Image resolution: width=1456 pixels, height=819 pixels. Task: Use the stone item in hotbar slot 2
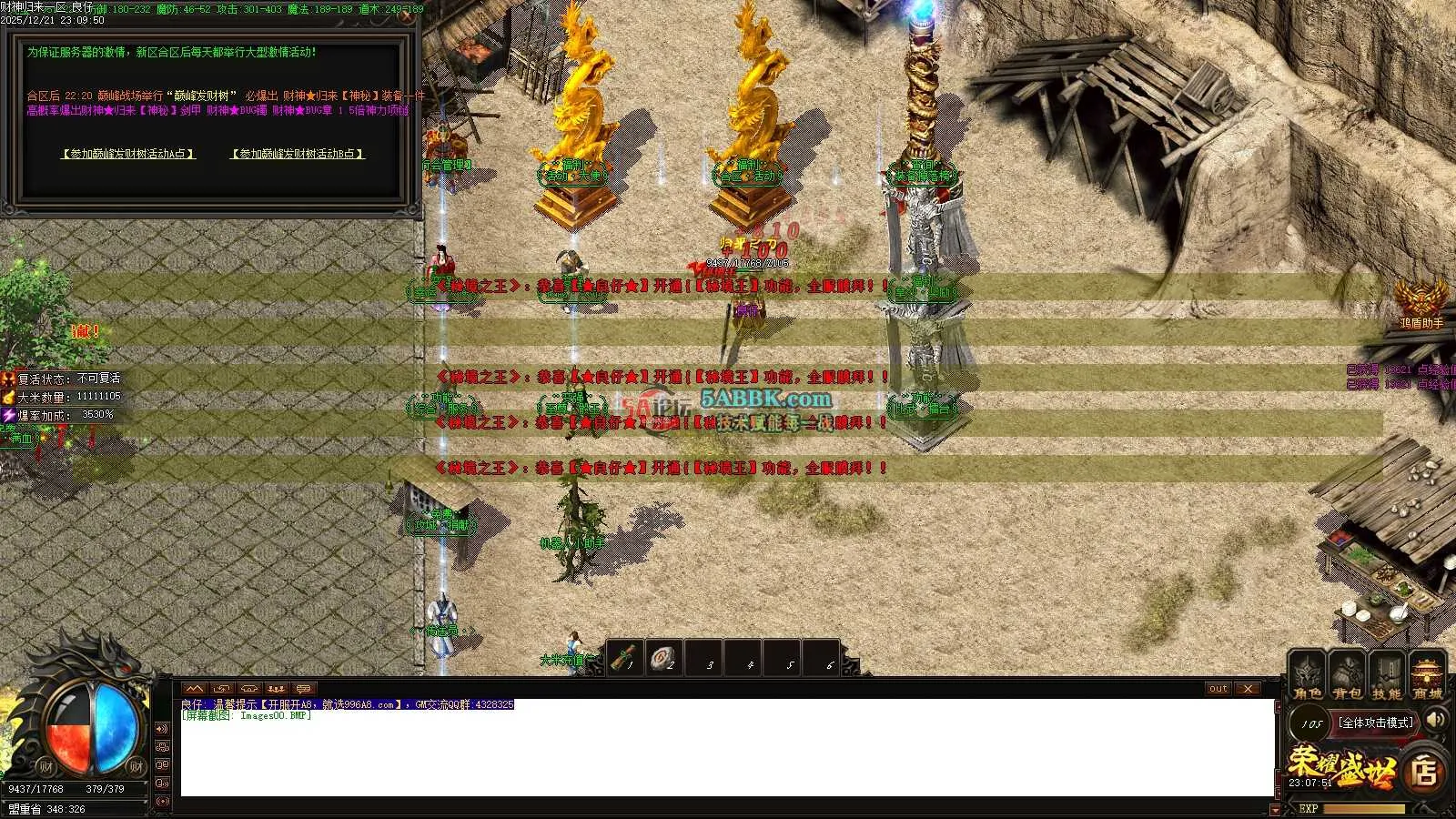point(664,657)
